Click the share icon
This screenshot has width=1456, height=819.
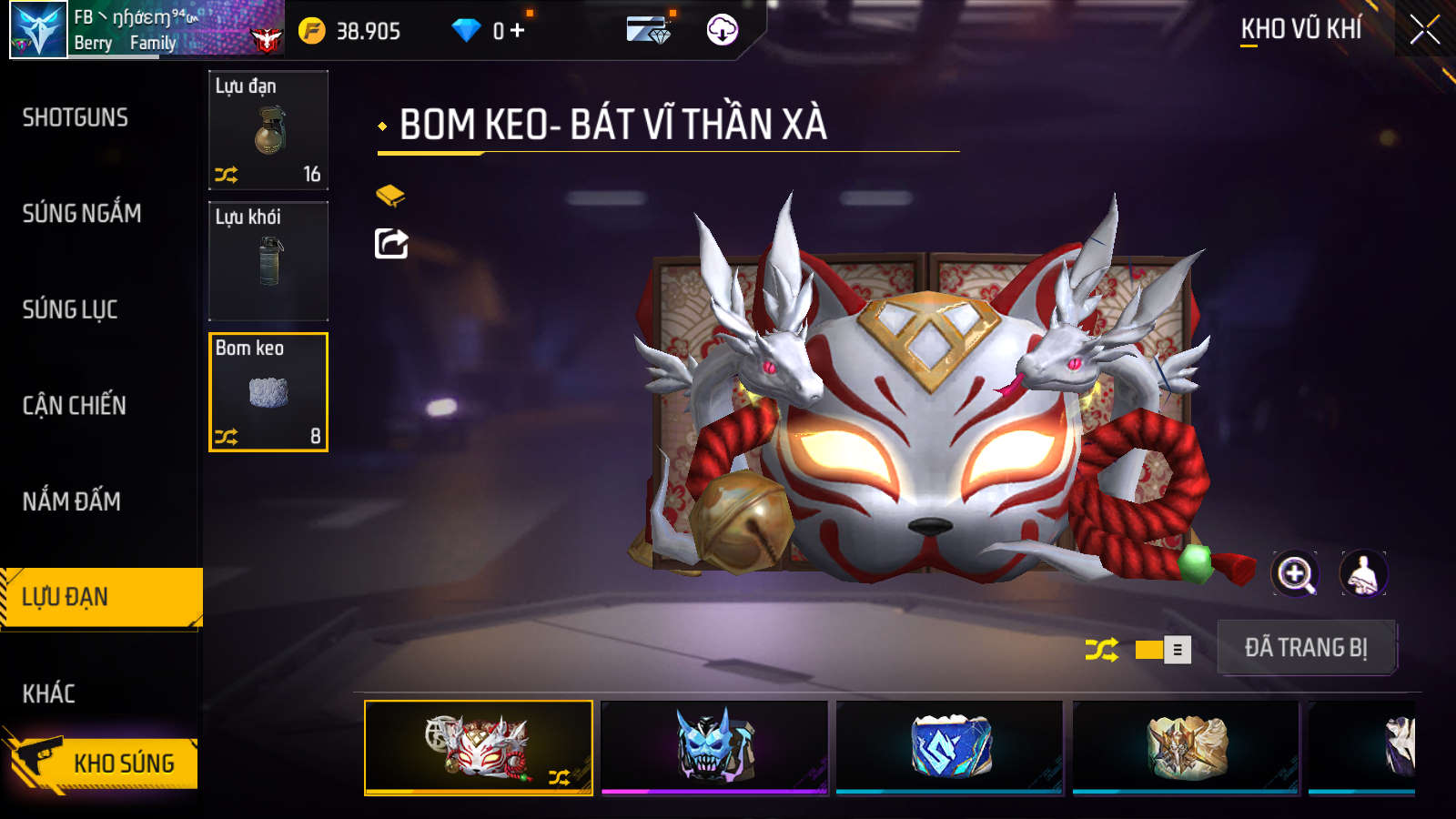pos(391,244)
